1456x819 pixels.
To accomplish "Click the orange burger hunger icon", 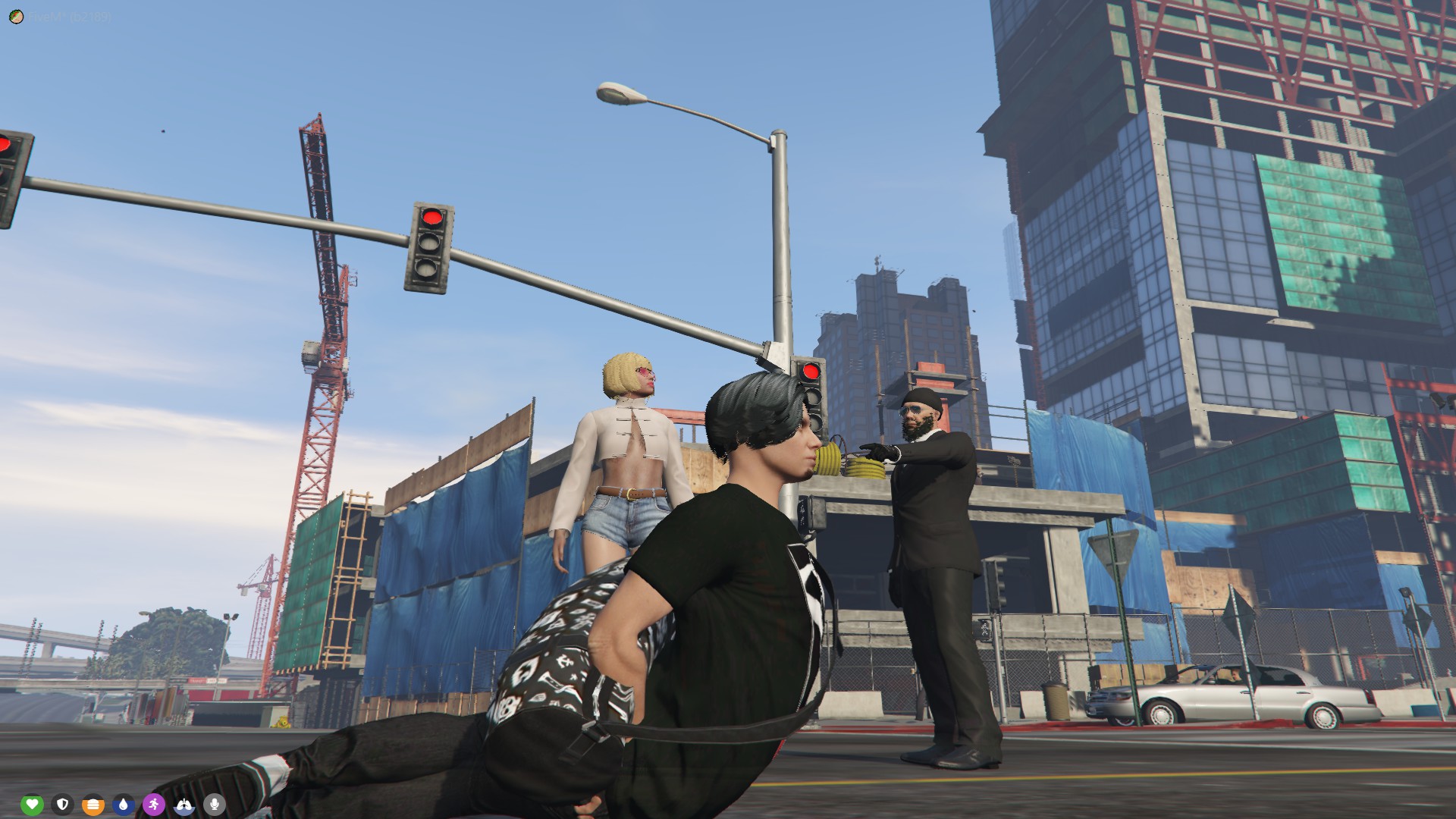I will (93, 804).
